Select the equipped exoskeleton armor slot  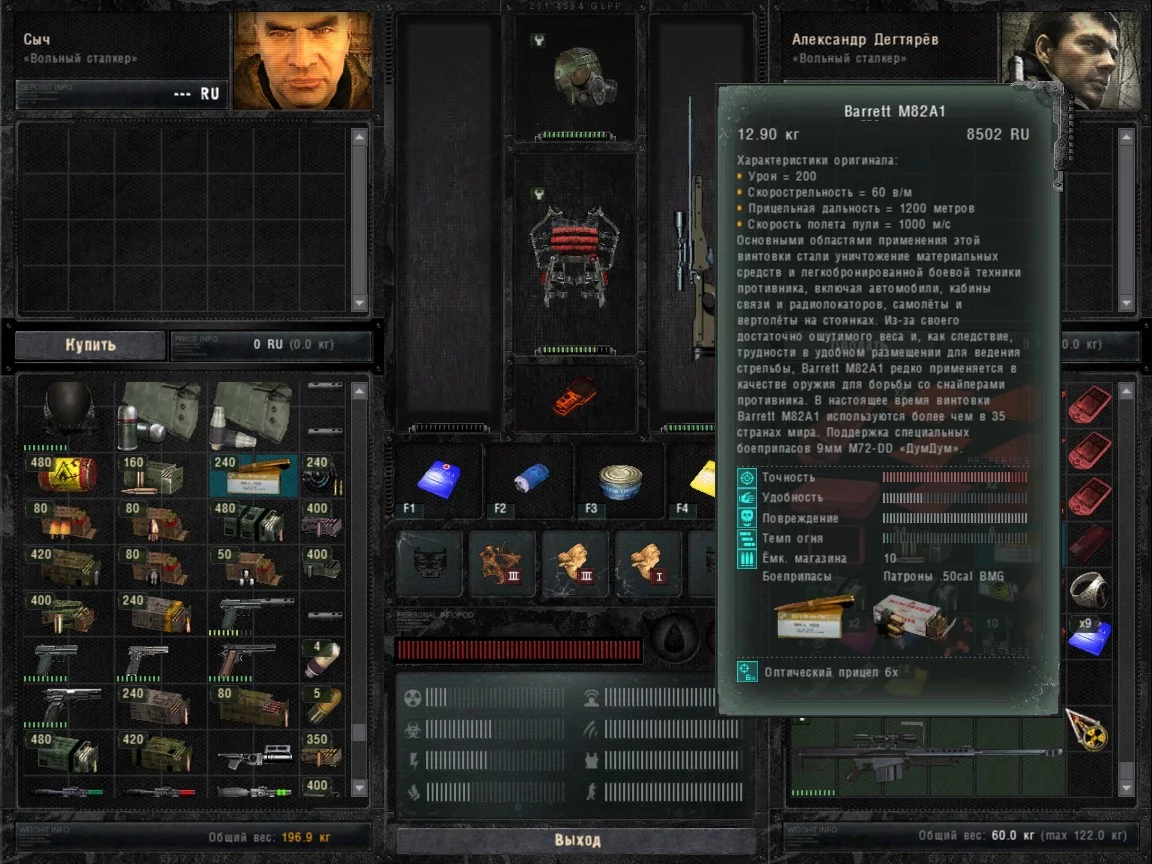pyautogui.click(x=575, y=255)
